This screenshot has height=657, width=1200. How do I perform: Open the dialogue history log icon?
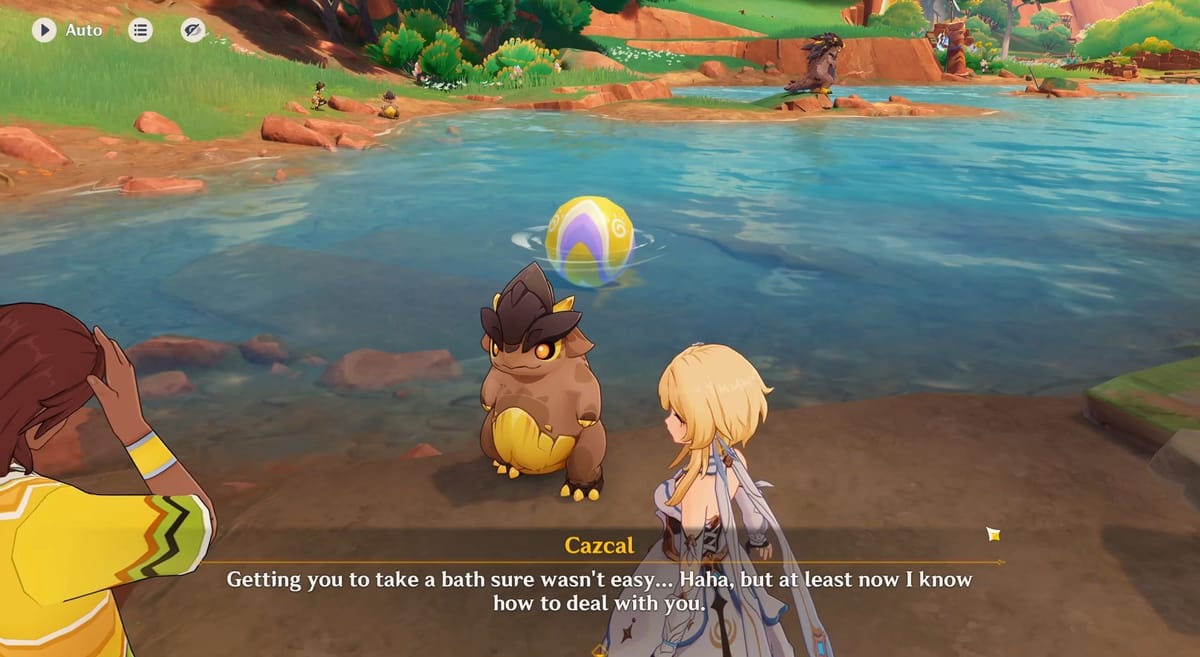141,30
